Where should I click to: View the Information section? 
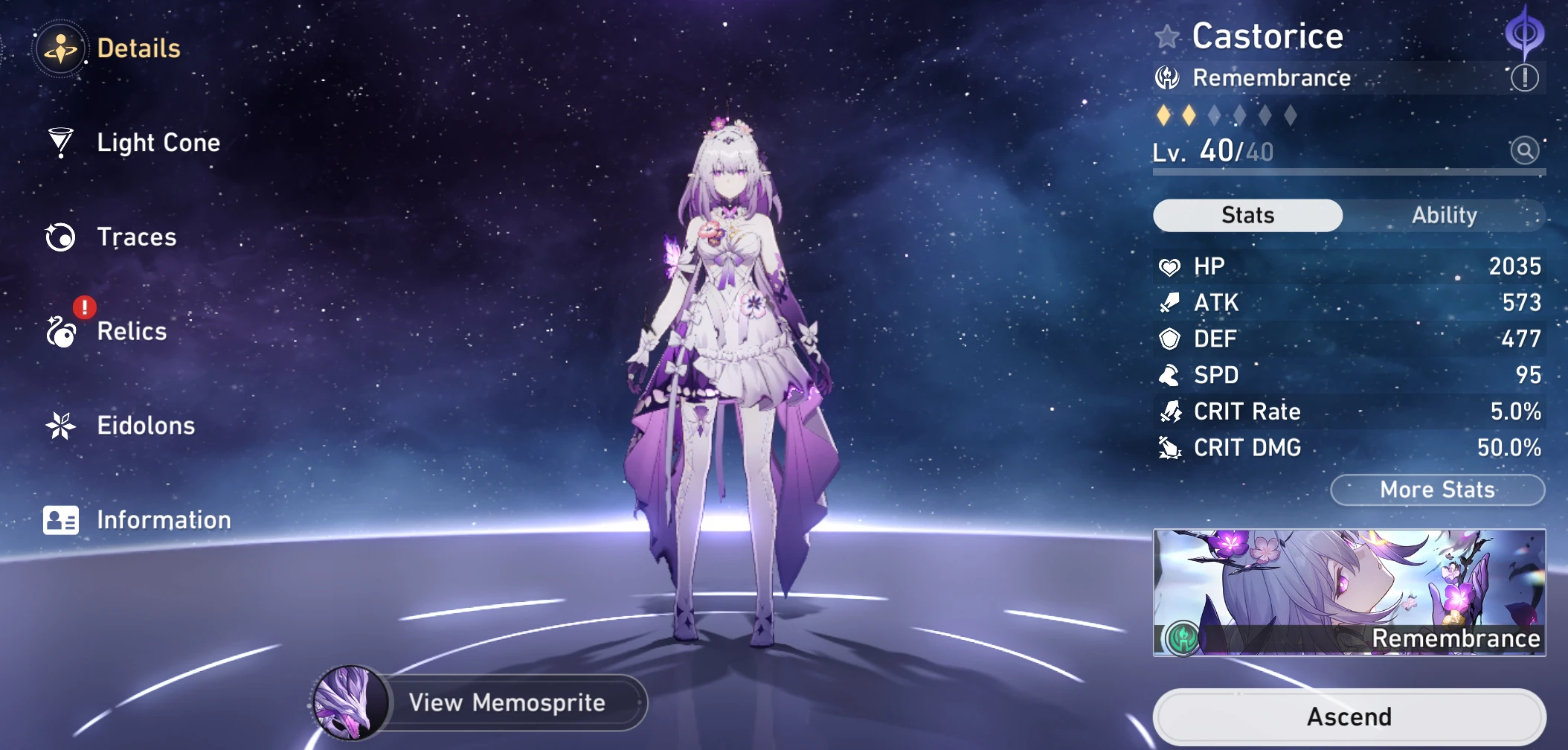click(x=164, y=519)
